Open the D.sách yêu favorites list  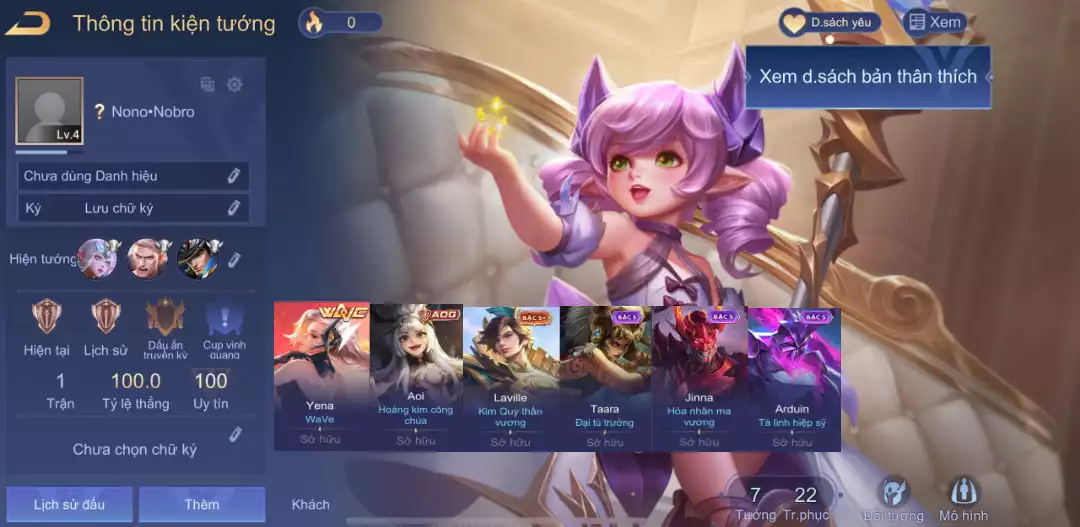[x=830, y=22]
